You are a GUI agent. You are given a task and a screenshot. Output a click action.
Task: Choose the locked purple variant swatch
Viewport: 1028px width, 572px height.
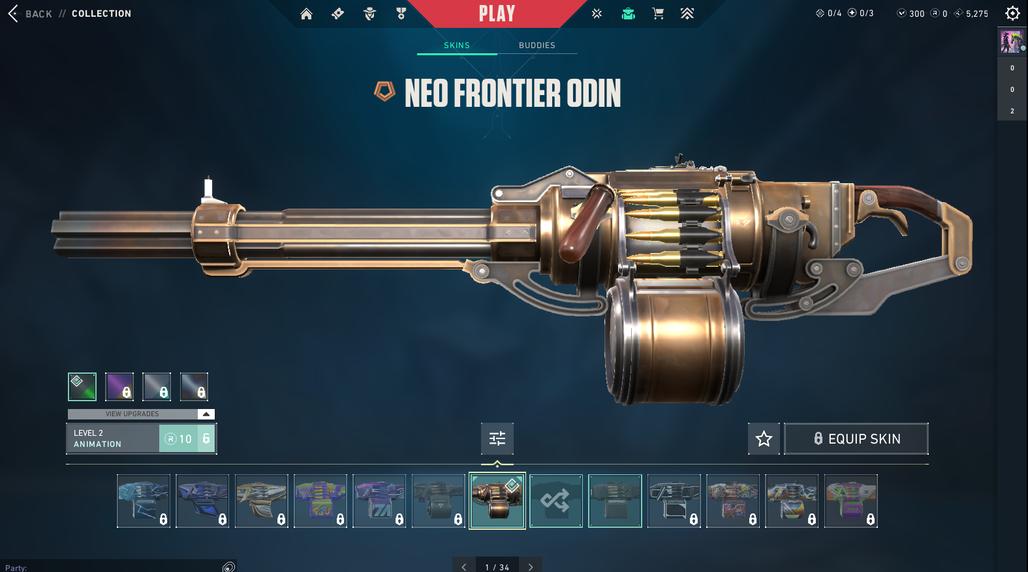119,387
